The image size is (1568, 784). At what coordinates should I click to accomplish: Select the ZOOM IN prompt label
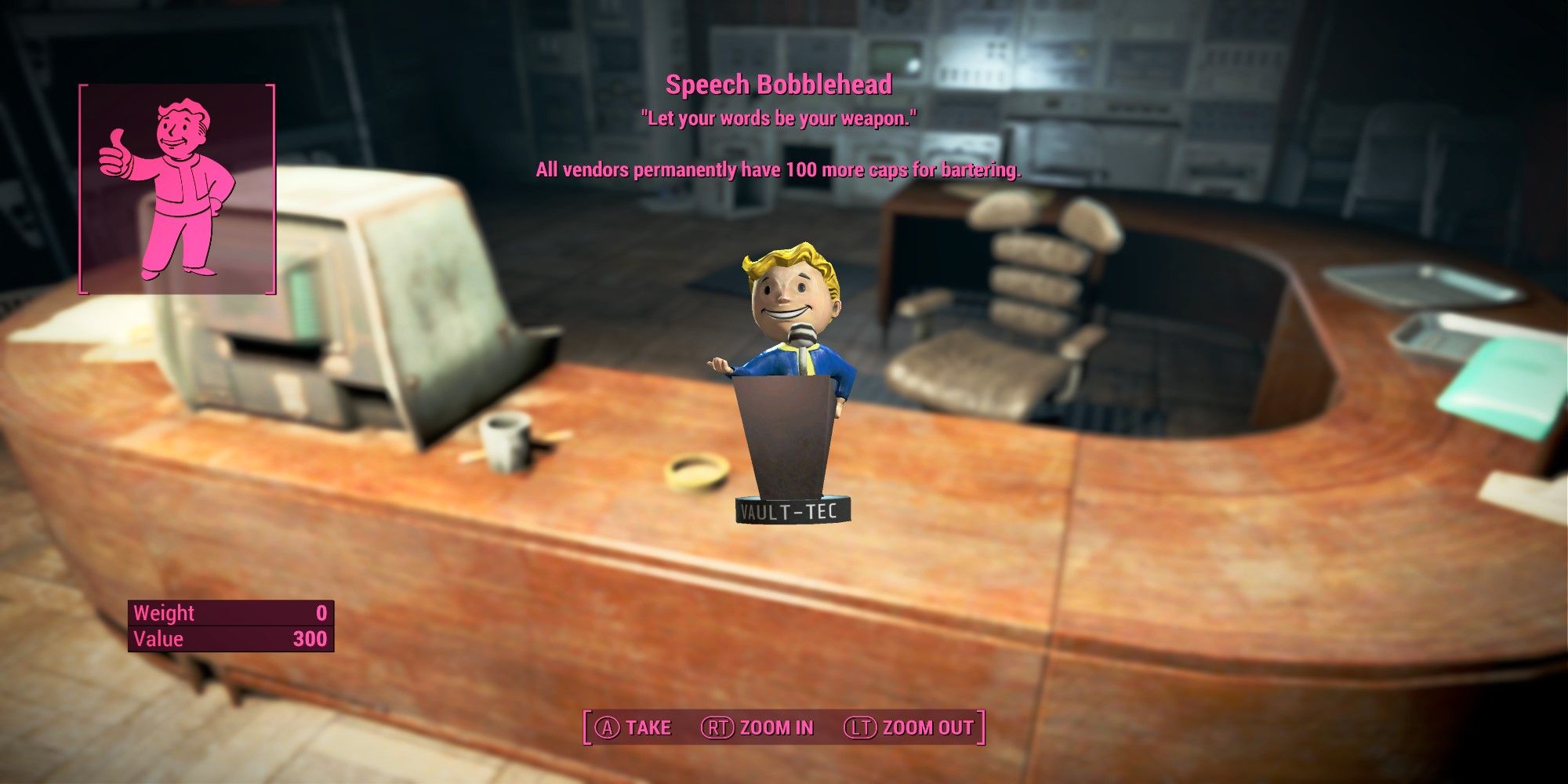click(776, 727)
